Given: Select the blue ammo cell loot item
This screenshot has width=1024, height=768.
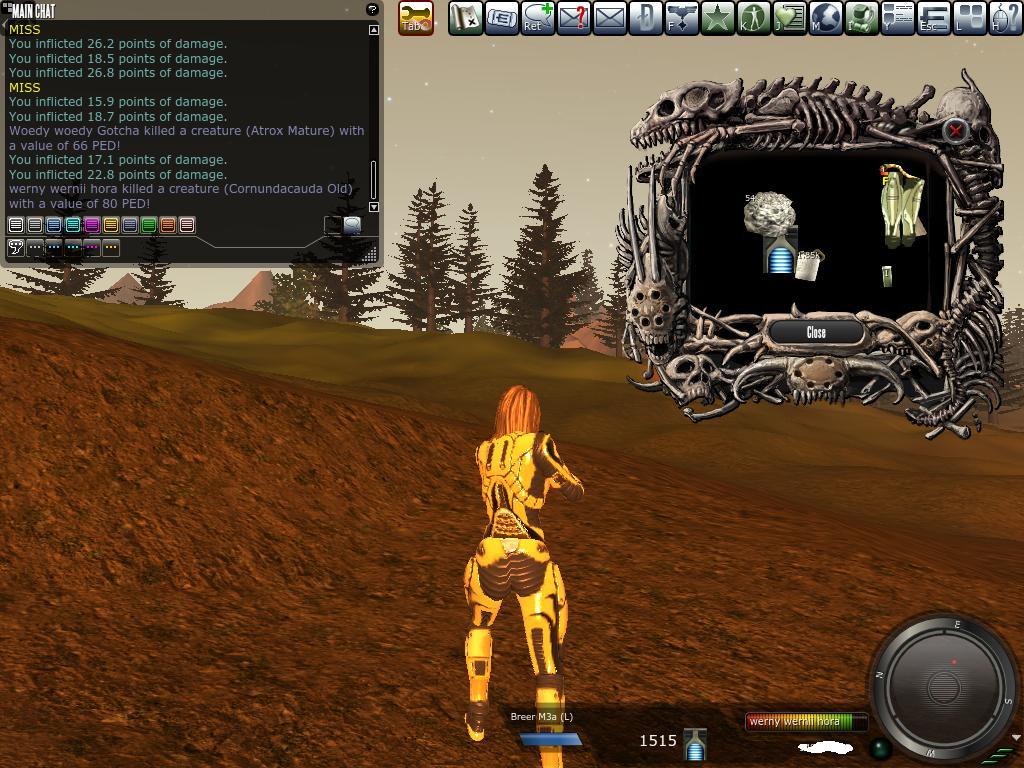Looking at the screenshot, I should pos(779,258).
